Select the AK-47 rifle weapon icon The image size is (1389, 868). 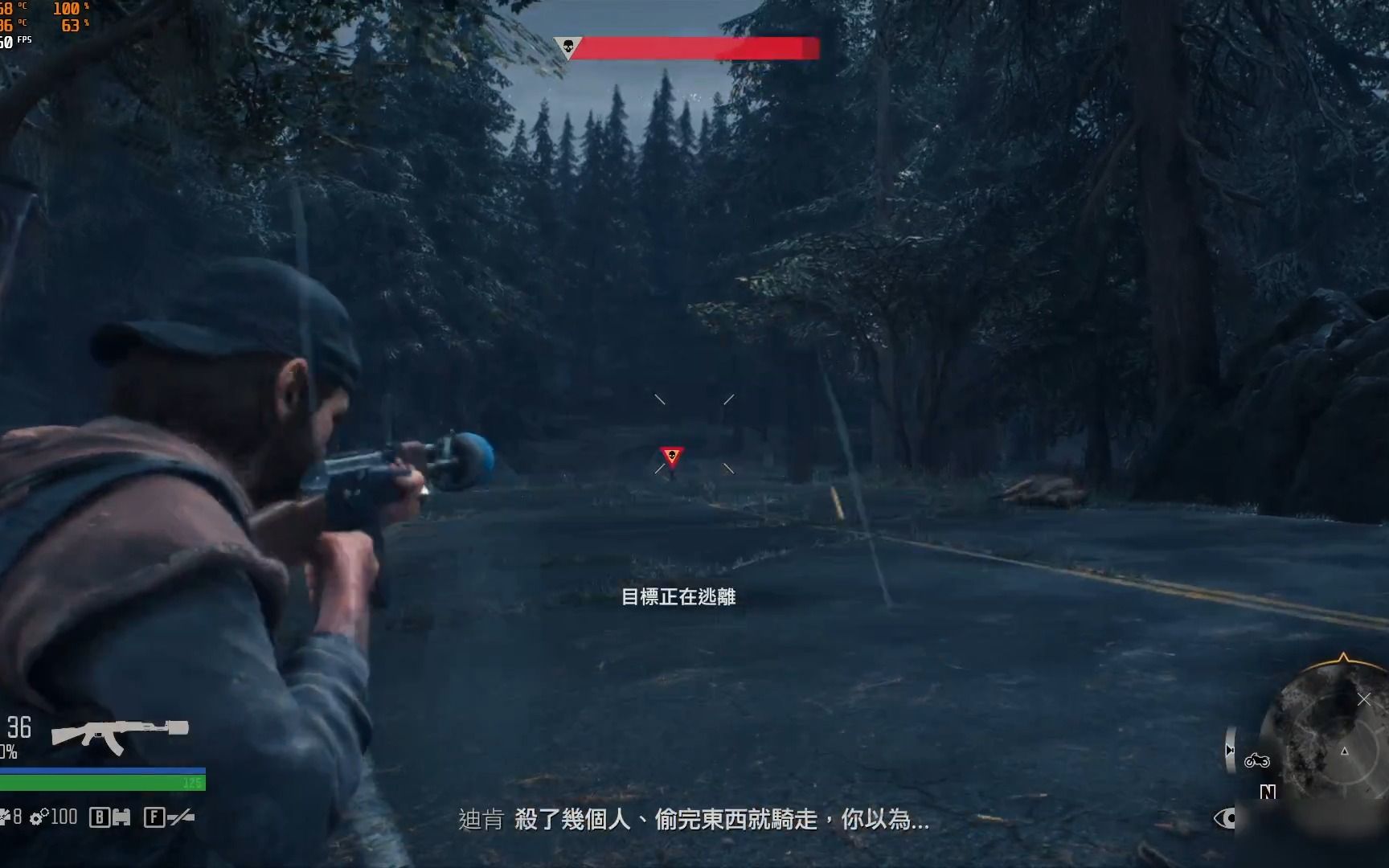(119, 734)
